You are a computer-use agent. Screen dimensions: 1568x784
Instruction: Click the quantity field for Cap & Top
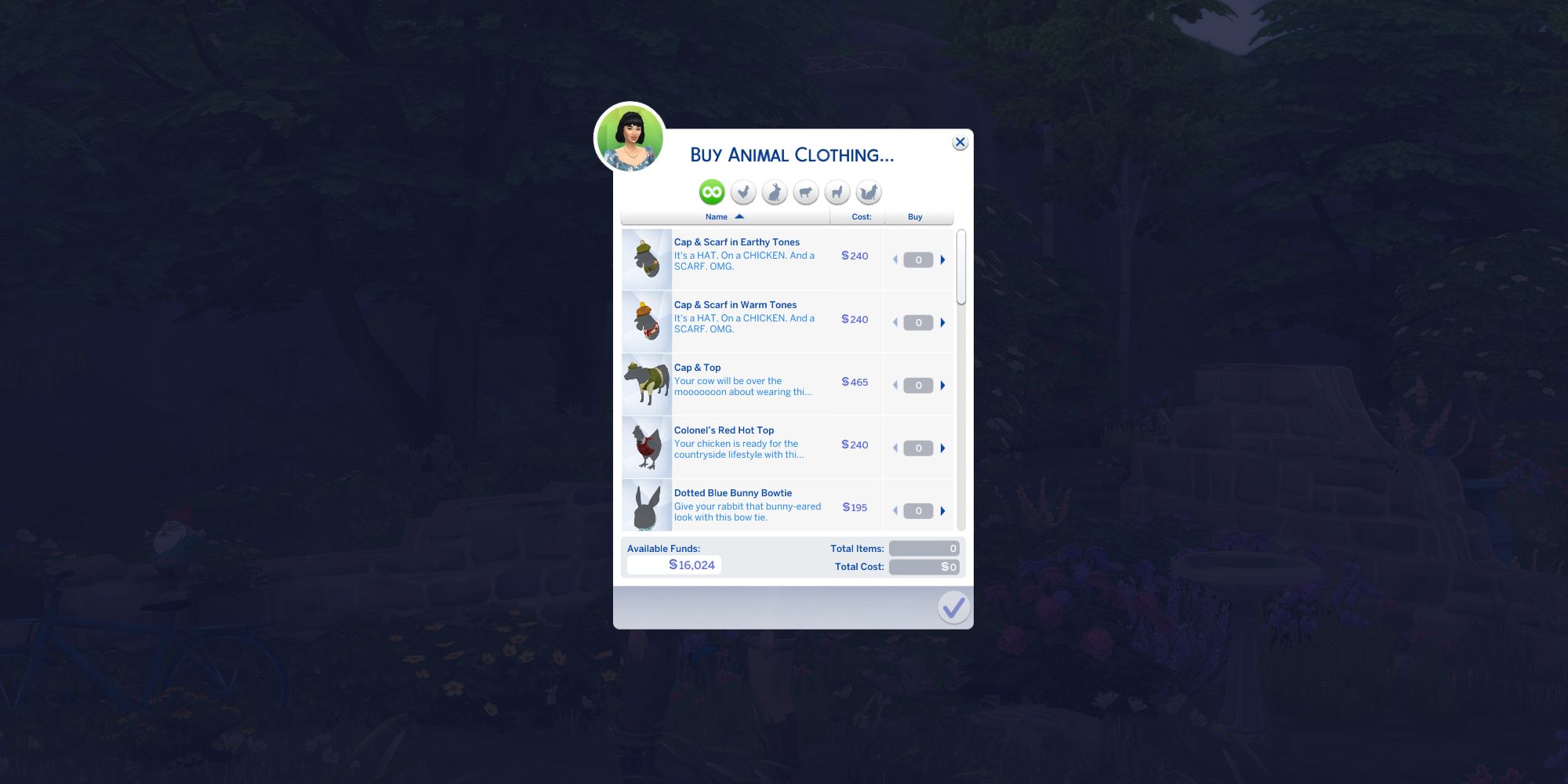(x=917, y=385)
